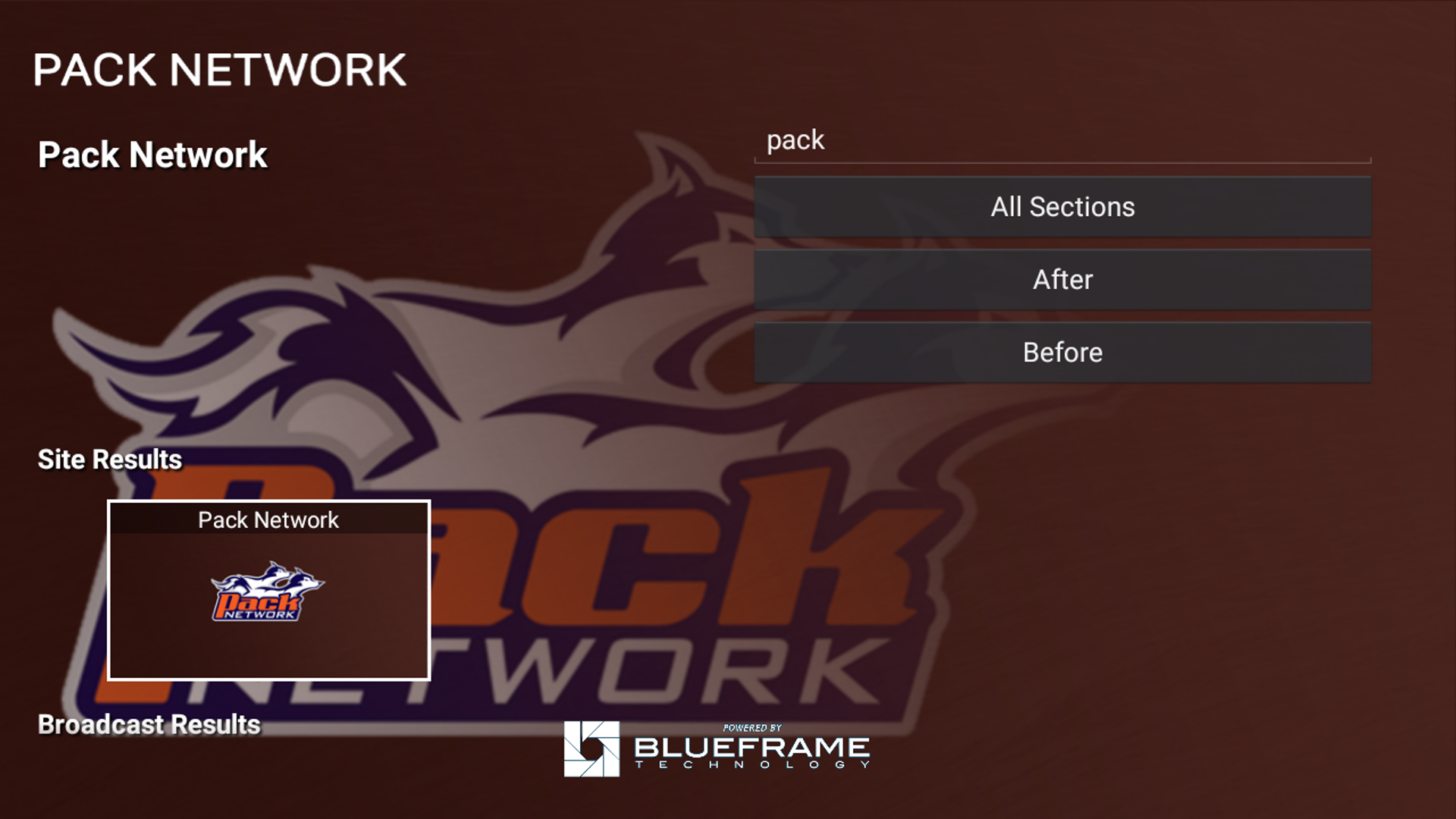
Task: Open the PACK NETWORK app title
Action: [x=221, y=70]
